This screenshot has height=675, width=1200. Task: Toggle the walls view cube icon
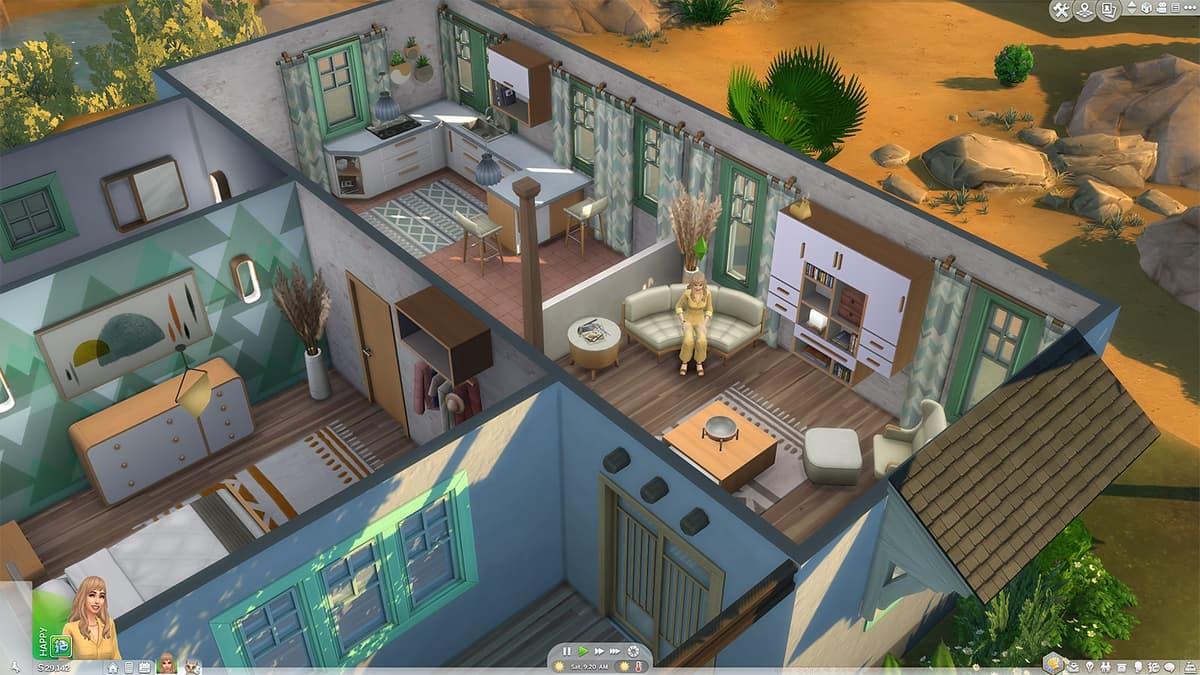click(1145, 10)
